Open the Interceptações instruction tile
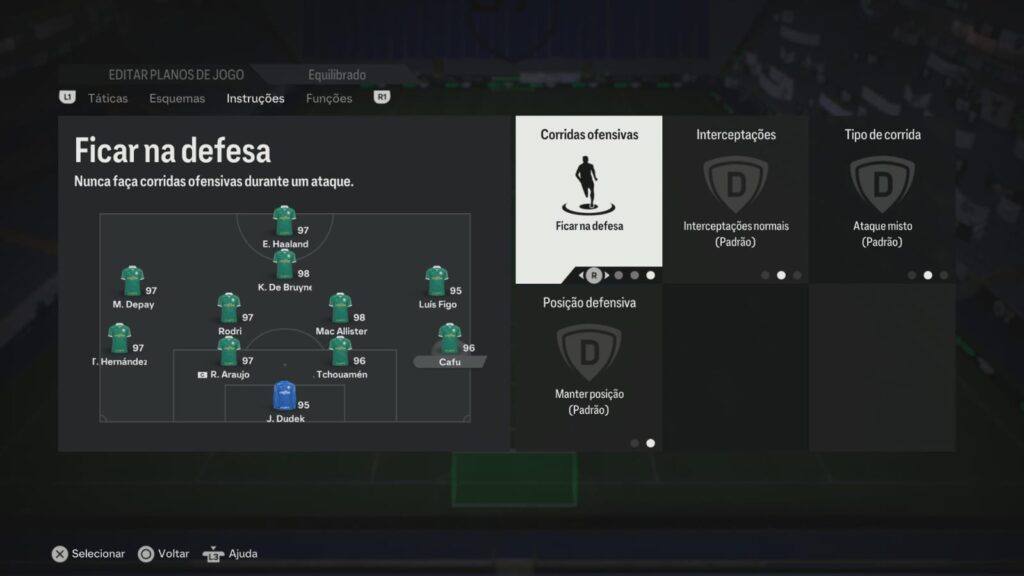The image size is (1024, 576). point(736,199)
